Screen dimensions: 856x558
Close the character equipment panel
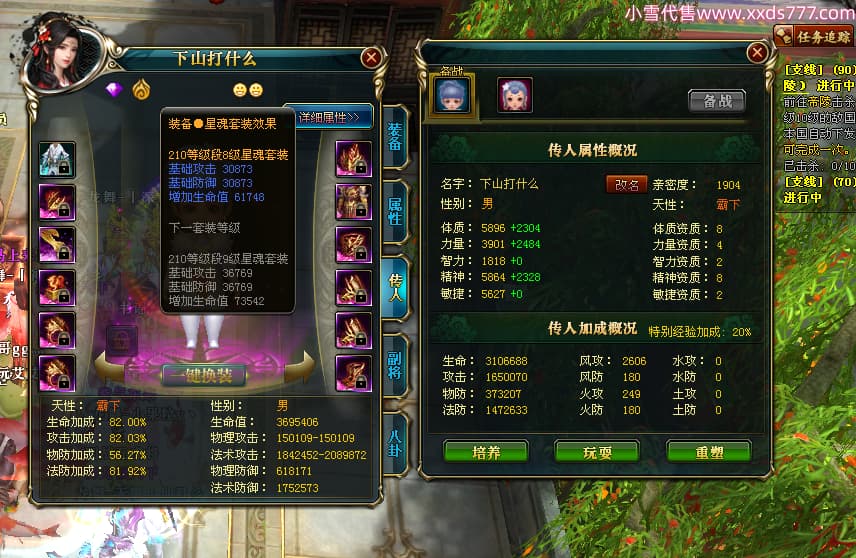point(371,58)
